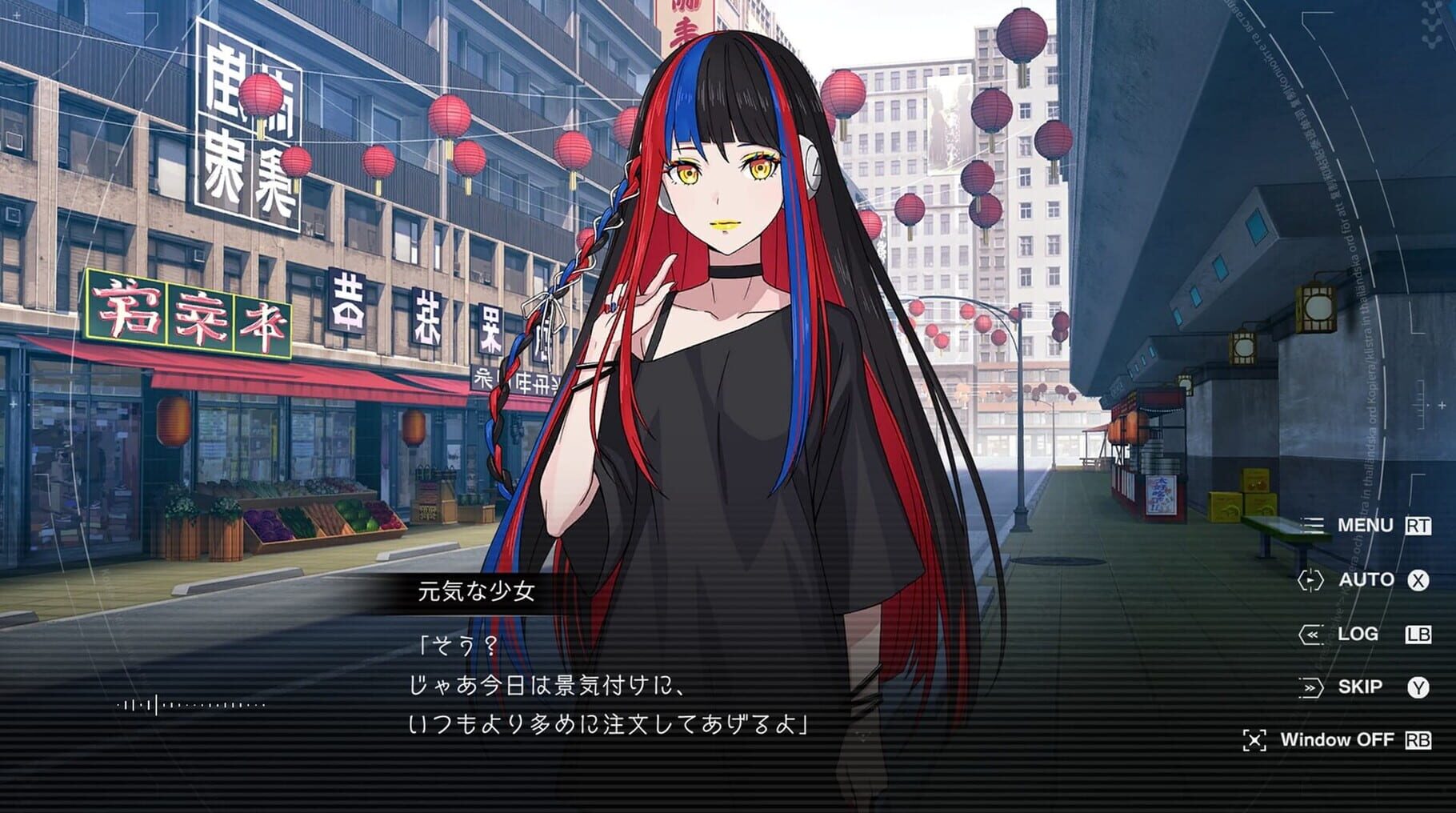
Task: Select the LOG double-chevron rewind icon
Action: [x=1313, y=633]
